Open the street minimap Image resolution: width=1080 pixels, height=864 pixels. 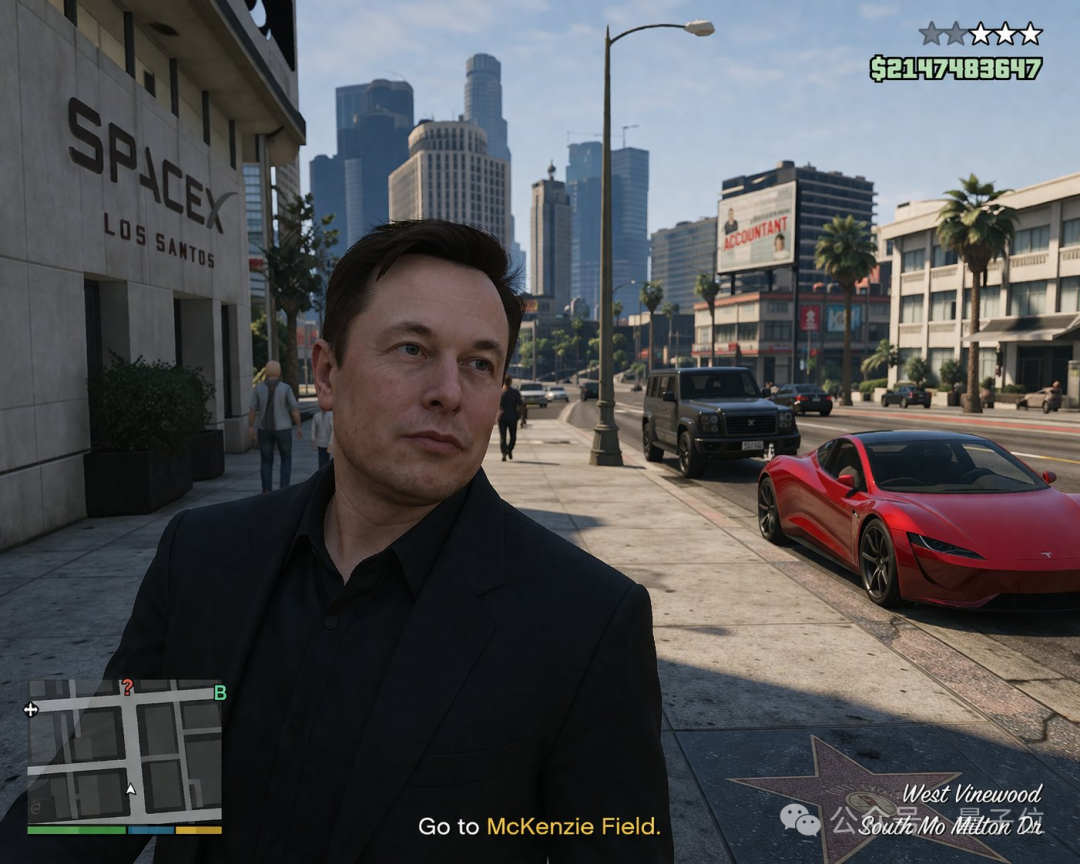(124, 751)
